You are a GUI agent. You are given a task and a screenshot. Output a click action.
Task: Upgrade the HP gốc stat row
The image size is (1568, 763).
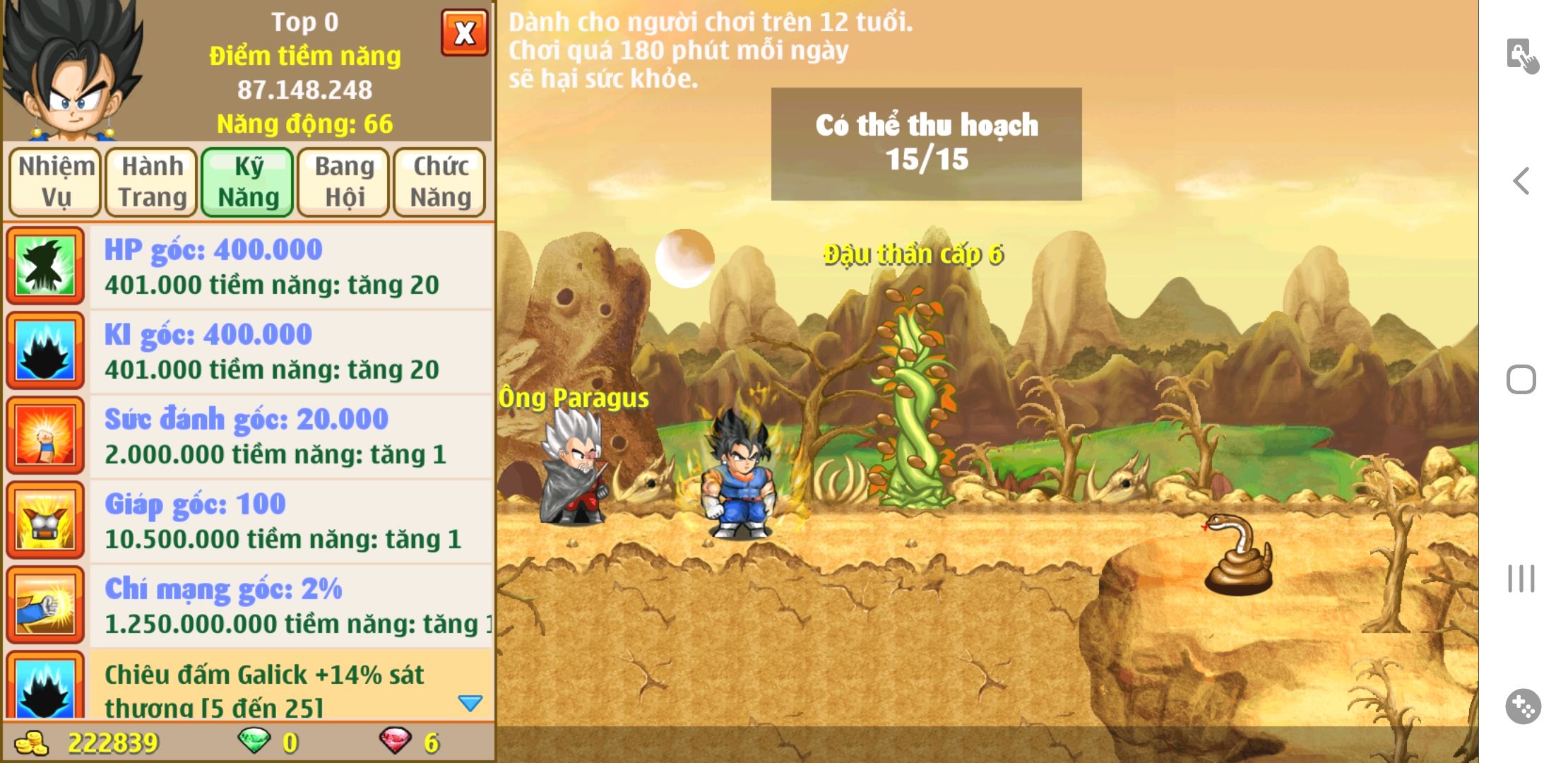(x=290, y=266)
